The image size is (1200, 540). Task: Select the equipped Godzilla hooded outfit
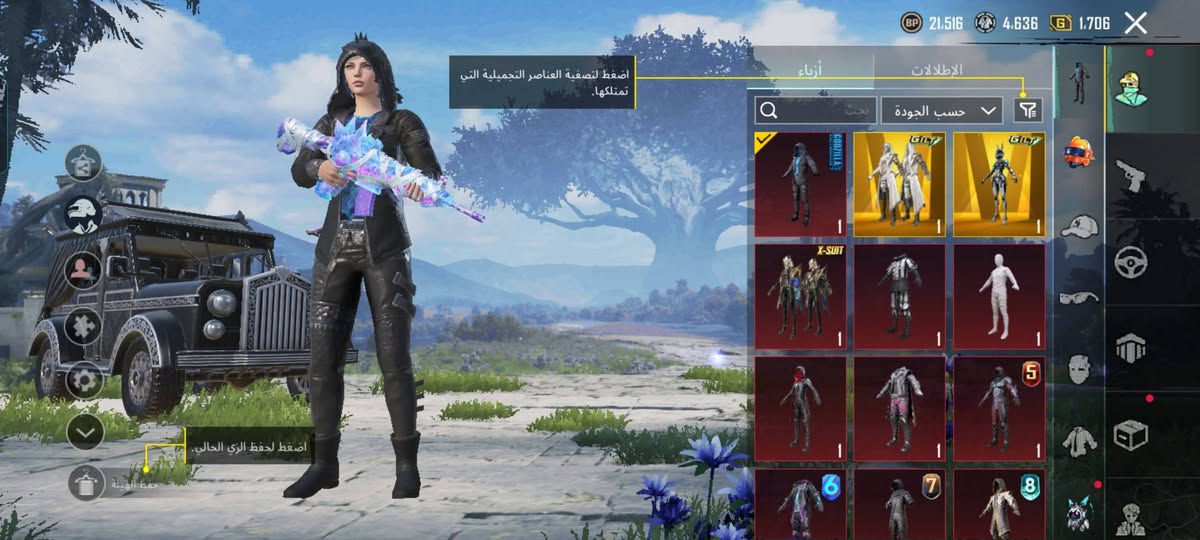[800, 184]
